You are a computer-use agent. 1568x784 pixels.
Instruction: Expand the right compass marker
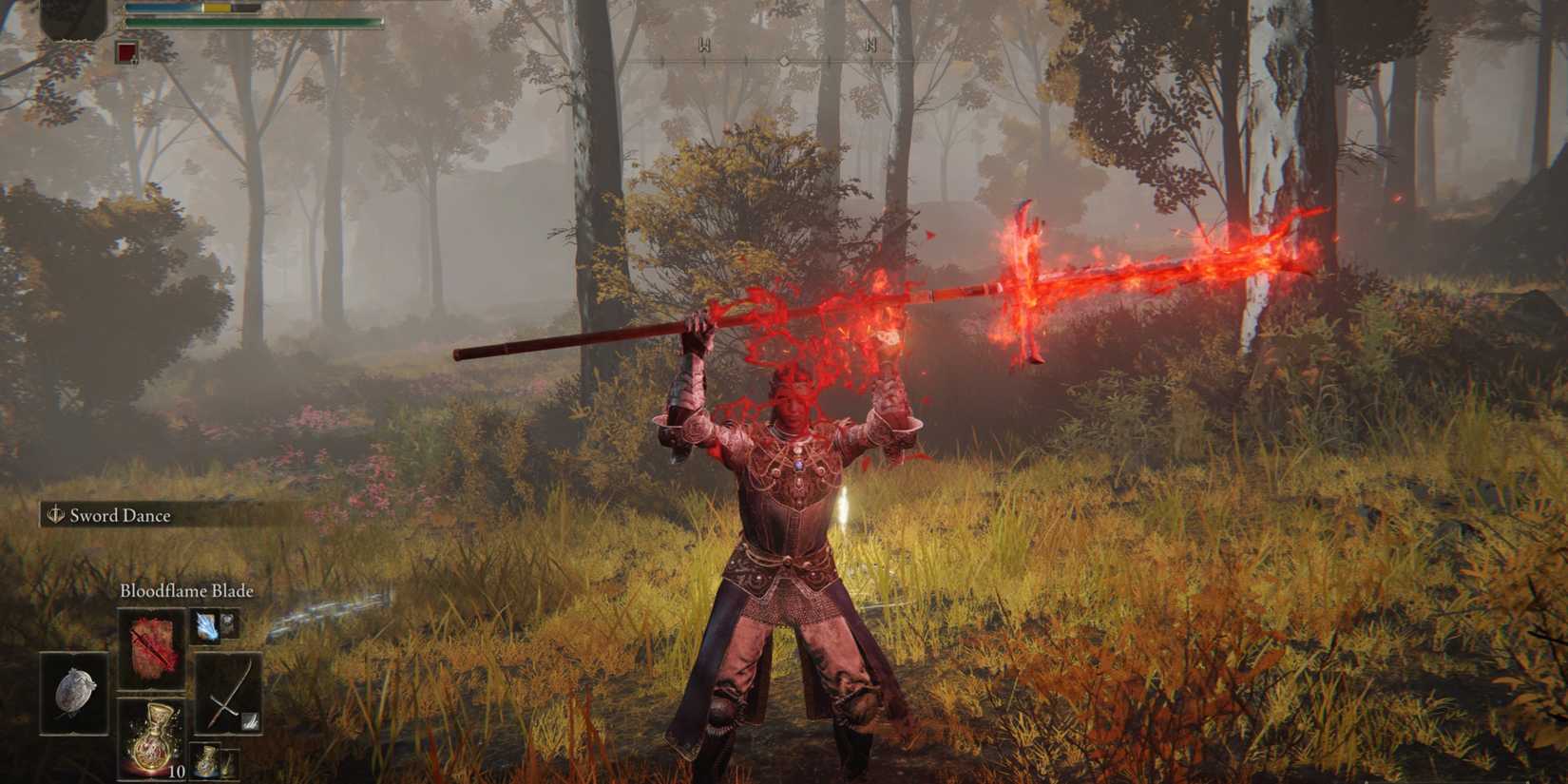pos(871,46)
